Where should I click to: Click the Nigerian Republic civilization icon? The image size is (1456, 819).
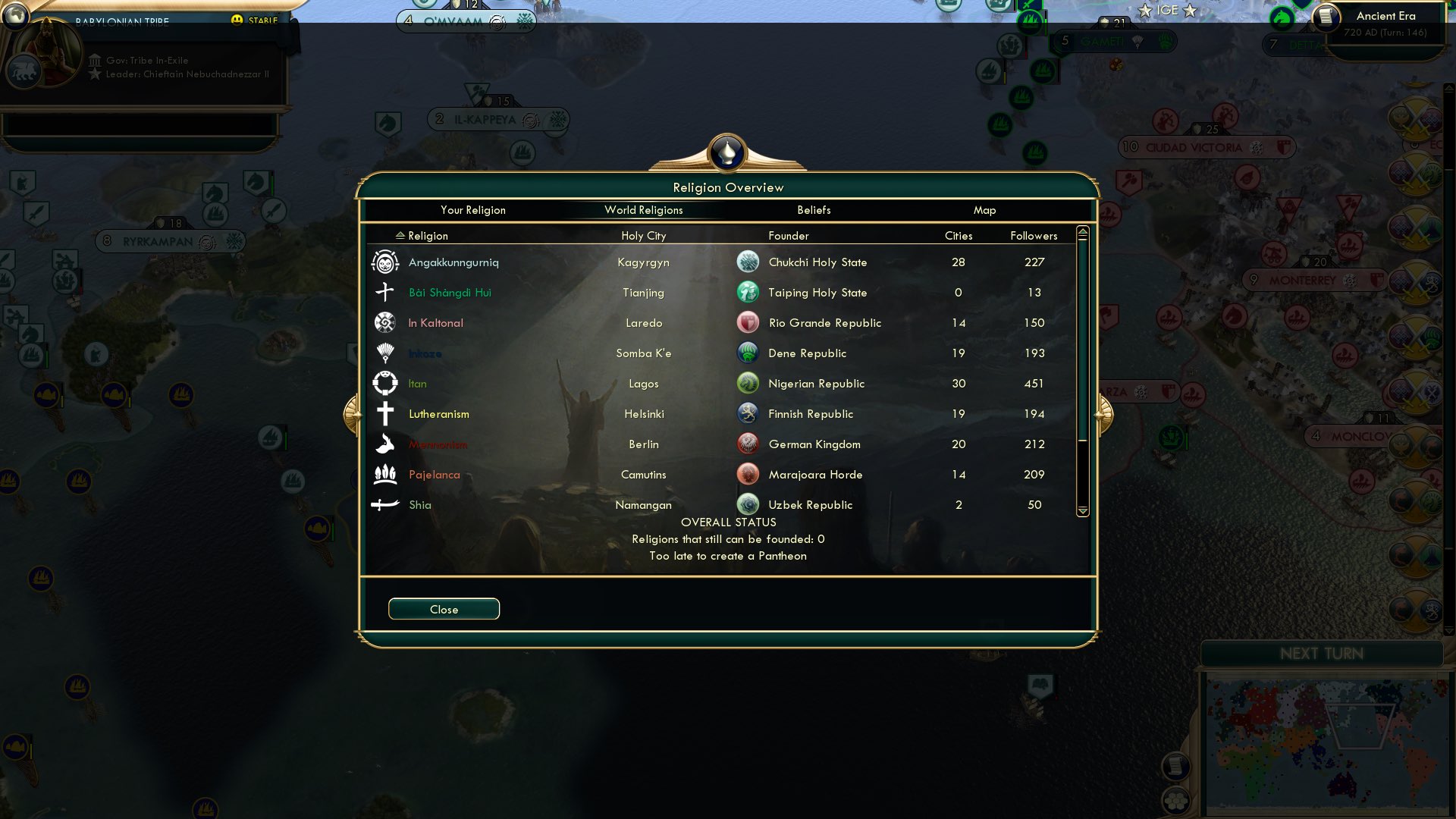click(x=748, y=383)
